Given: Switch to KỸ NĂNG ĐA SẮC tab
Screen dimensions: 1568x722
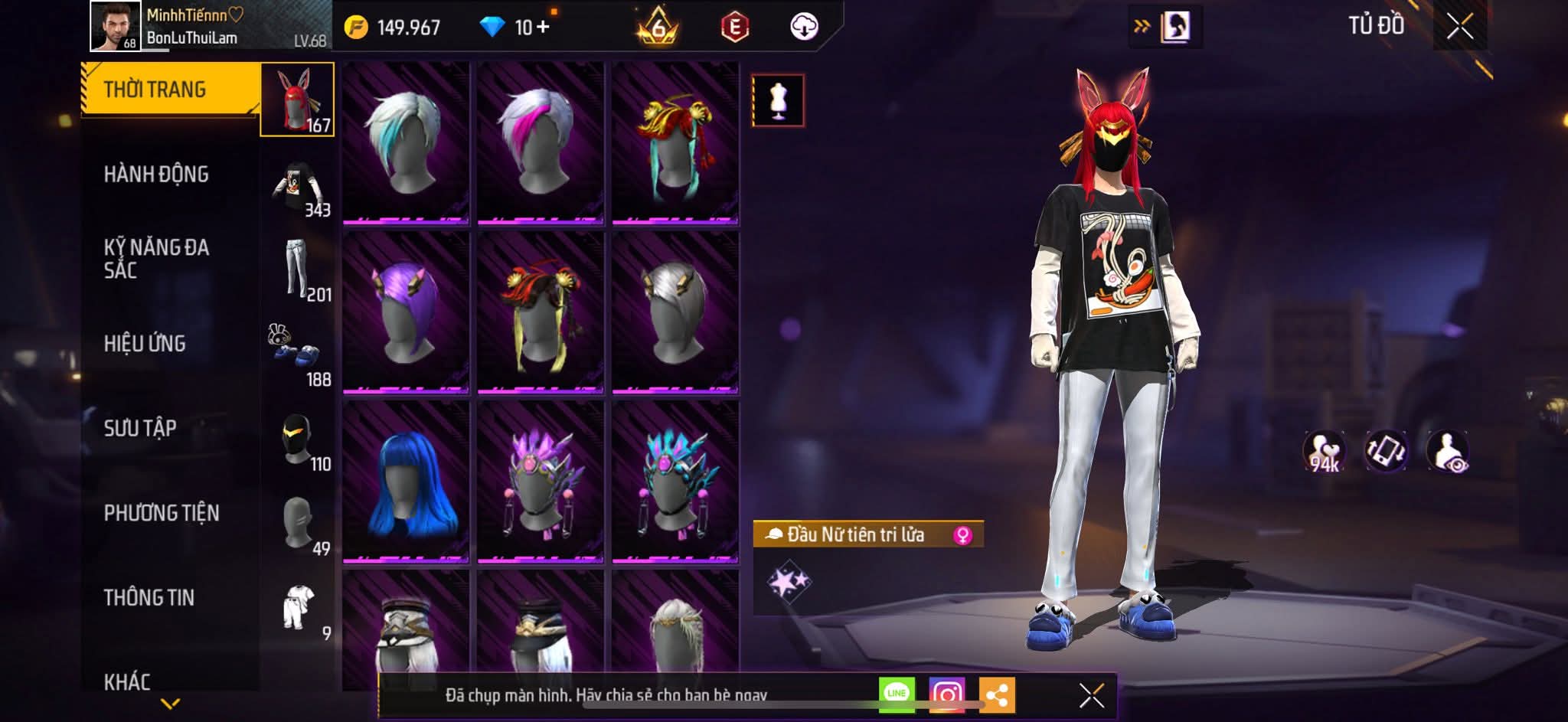Looking at the screenshot, I should point(156,259).
